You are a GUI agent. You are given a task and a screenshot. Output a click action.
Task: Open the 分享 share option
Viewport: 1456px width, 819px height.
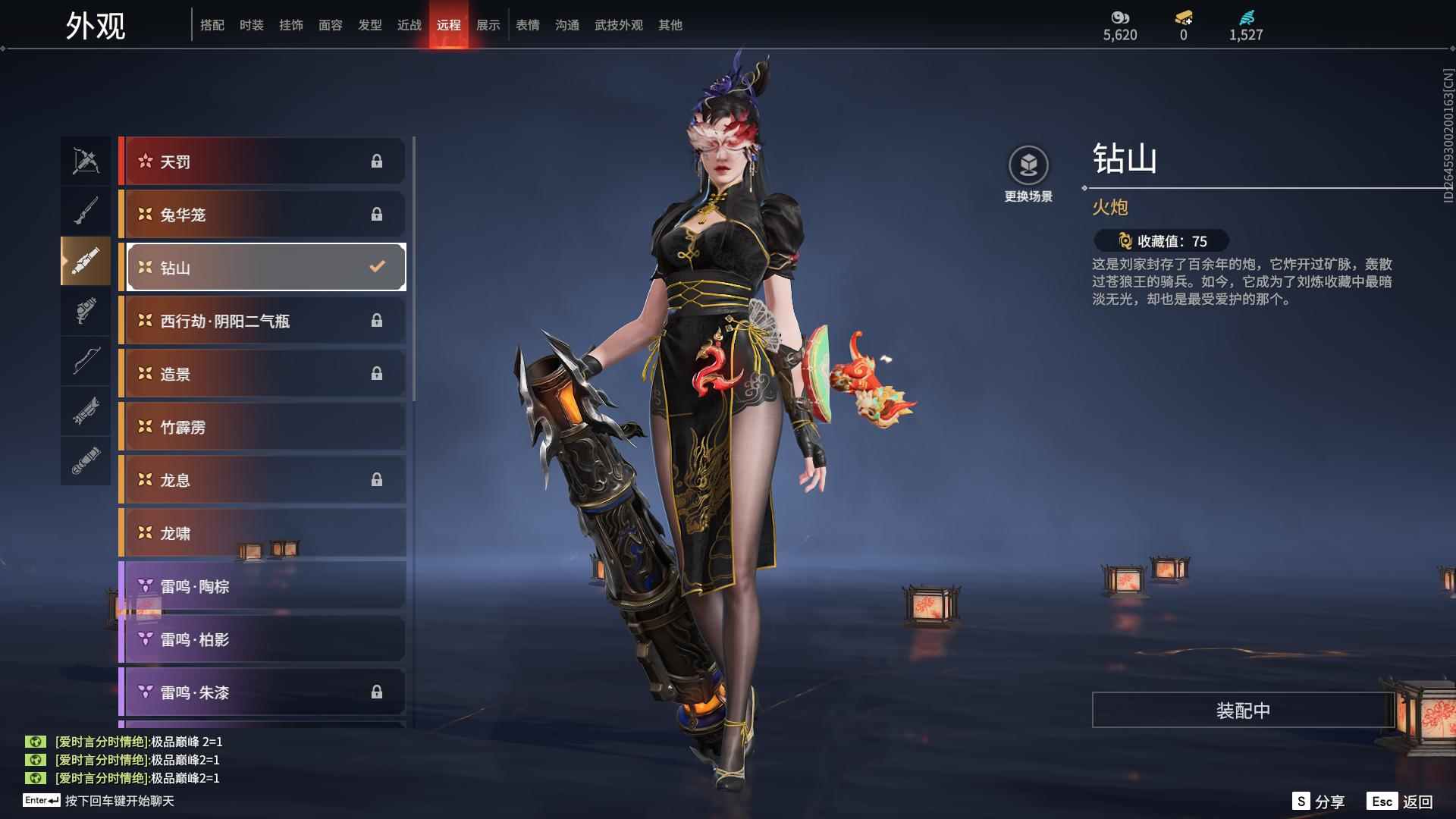1319,802
